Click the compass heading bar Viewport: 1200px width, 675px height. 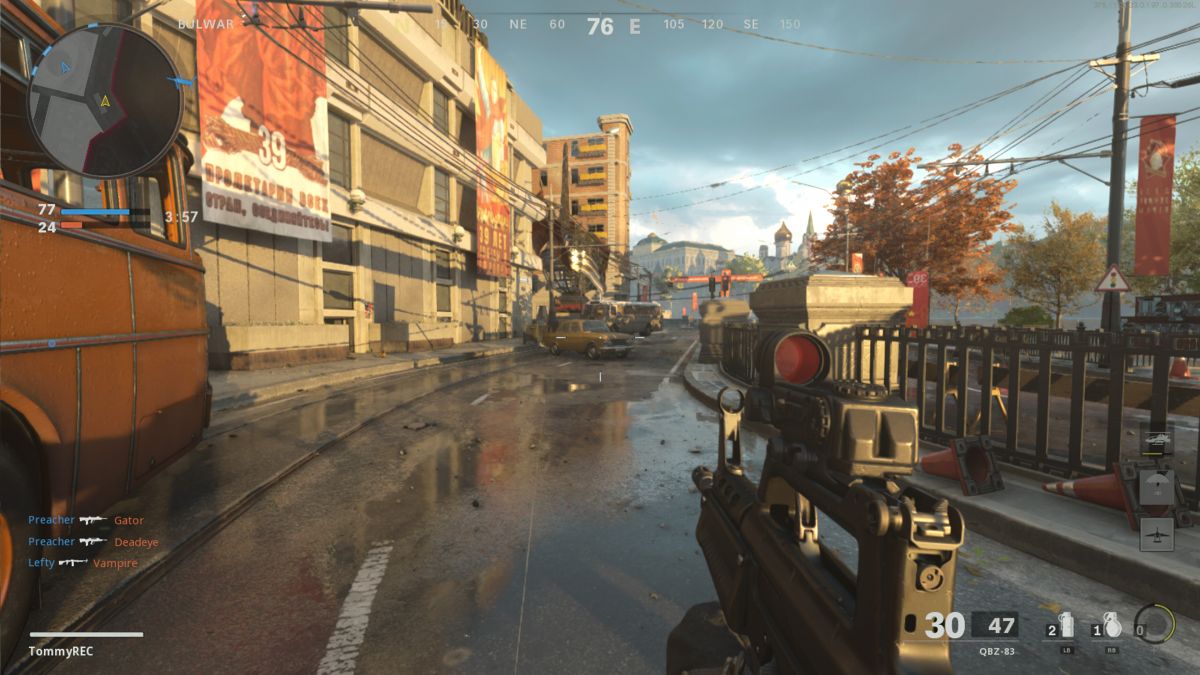600,25
